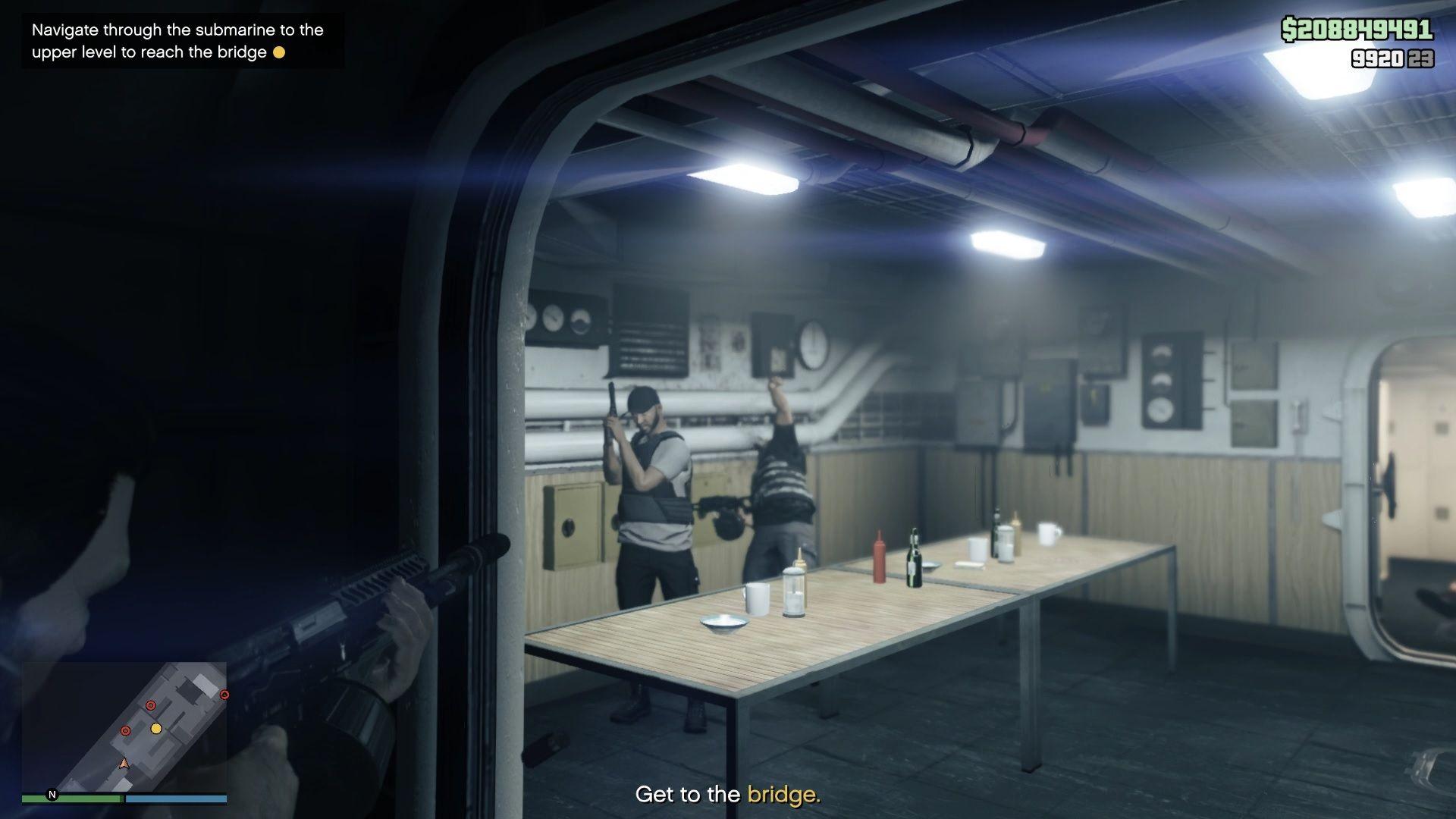Select the N compass marker on minimap

(x=52, y=795)
